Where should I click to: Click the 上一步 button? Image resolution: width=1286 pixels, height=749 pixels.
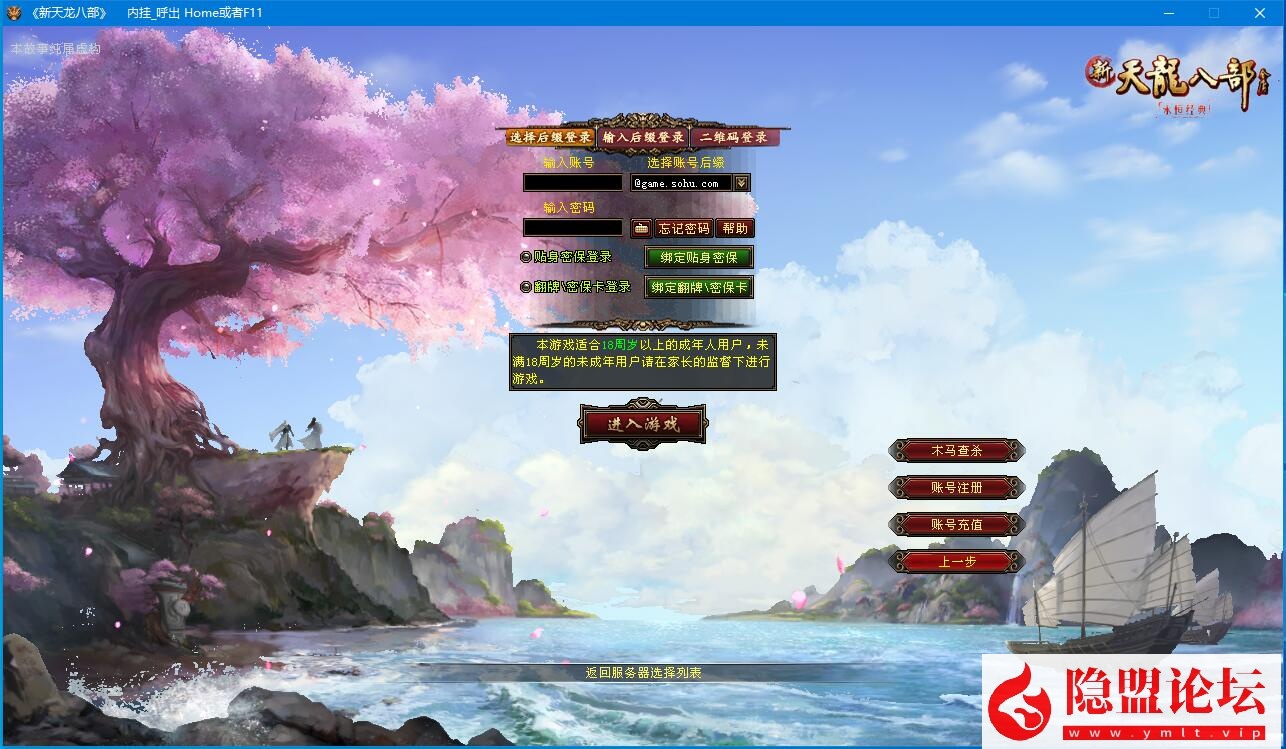coord(958,560)
